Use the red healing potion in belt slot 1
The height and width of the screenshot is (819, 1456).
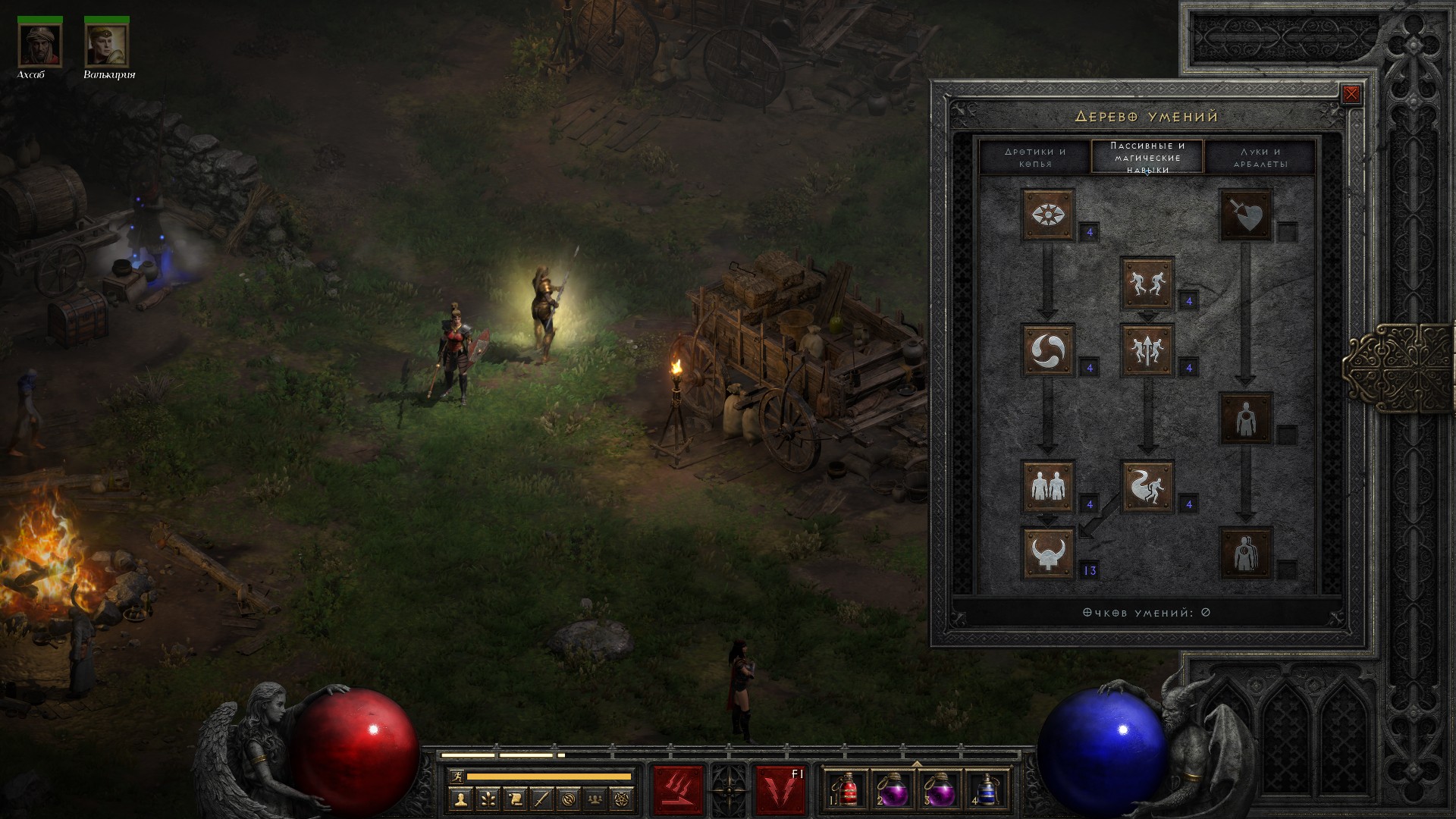click(848, 790)
